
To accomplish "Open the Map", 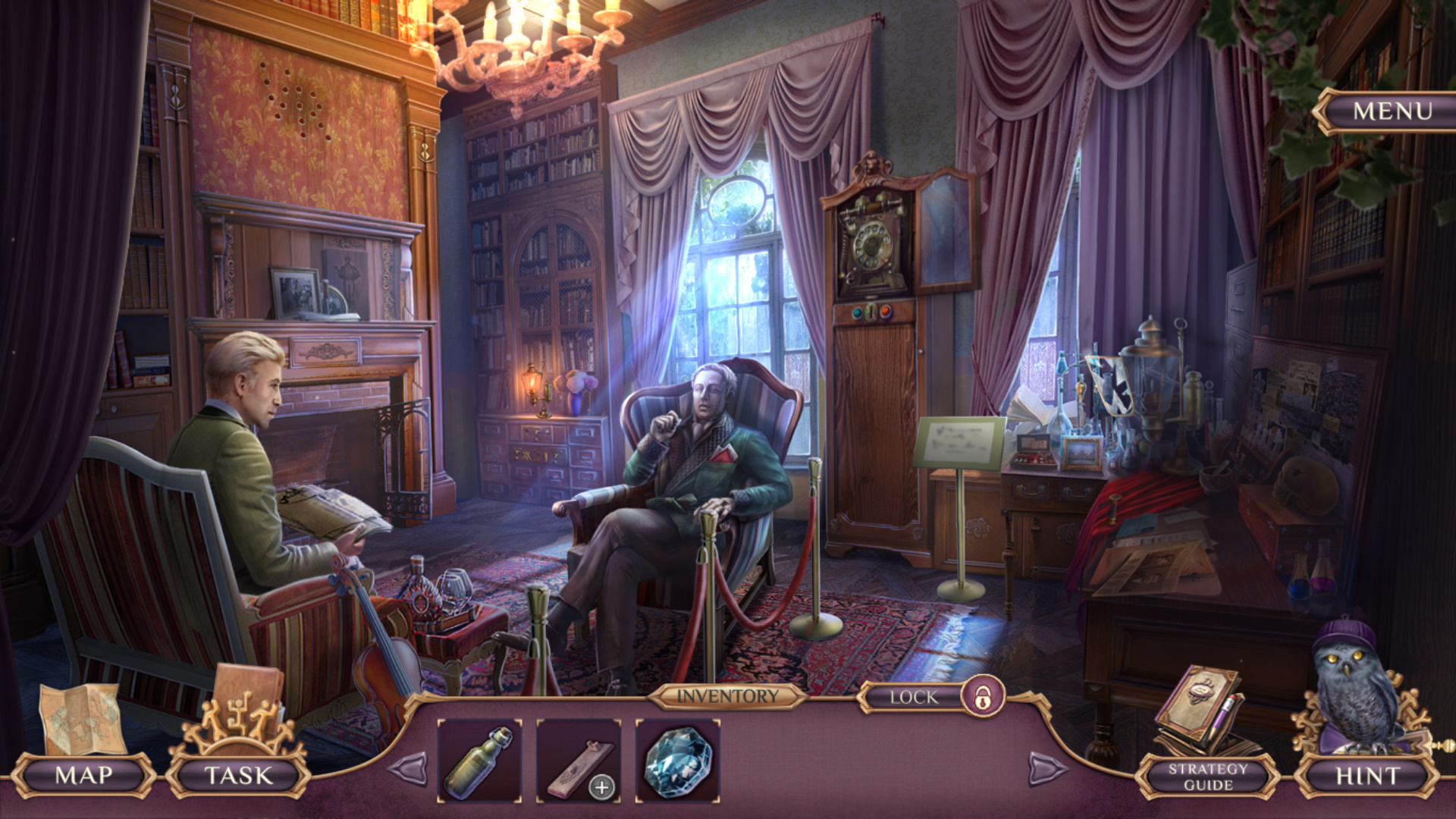I will point(83,775).
